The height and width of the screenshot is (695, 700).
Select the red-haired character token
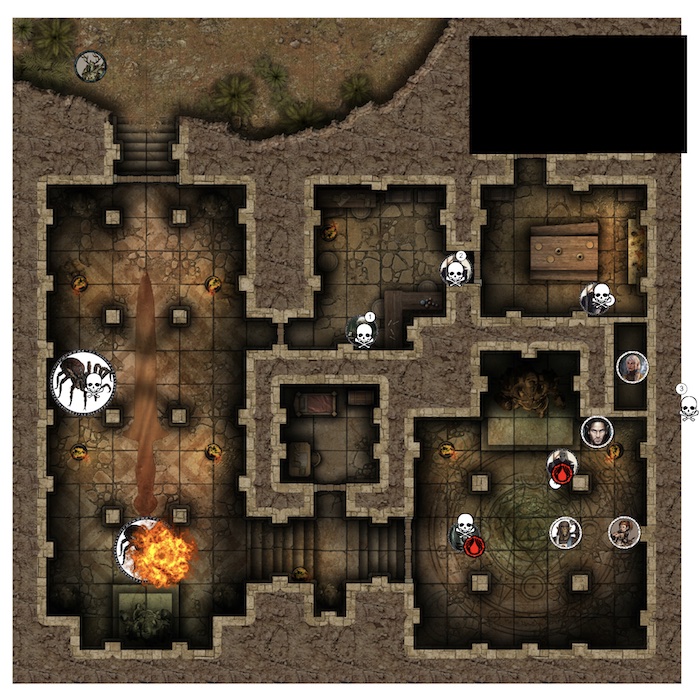tap(624, 532)
